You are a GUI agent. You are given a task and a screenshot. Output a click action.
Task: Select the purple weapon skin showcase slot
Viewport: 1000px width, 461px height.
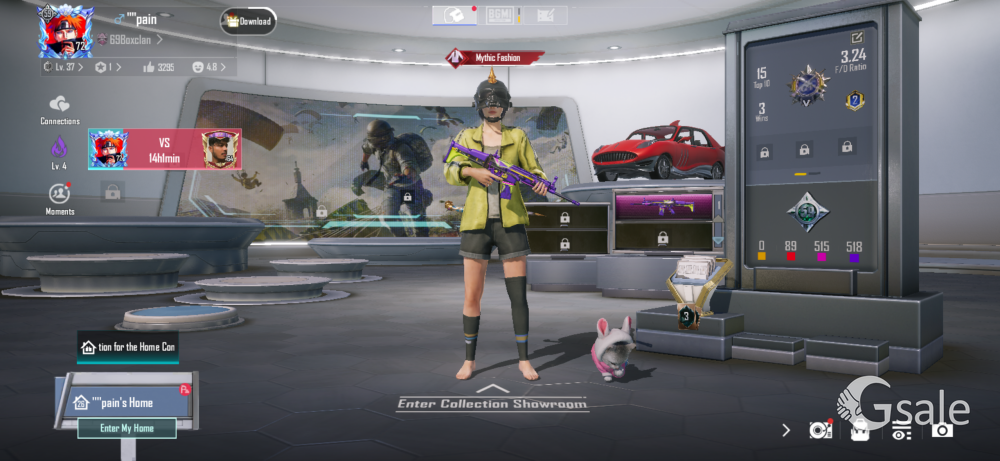[x=662, y=207]
